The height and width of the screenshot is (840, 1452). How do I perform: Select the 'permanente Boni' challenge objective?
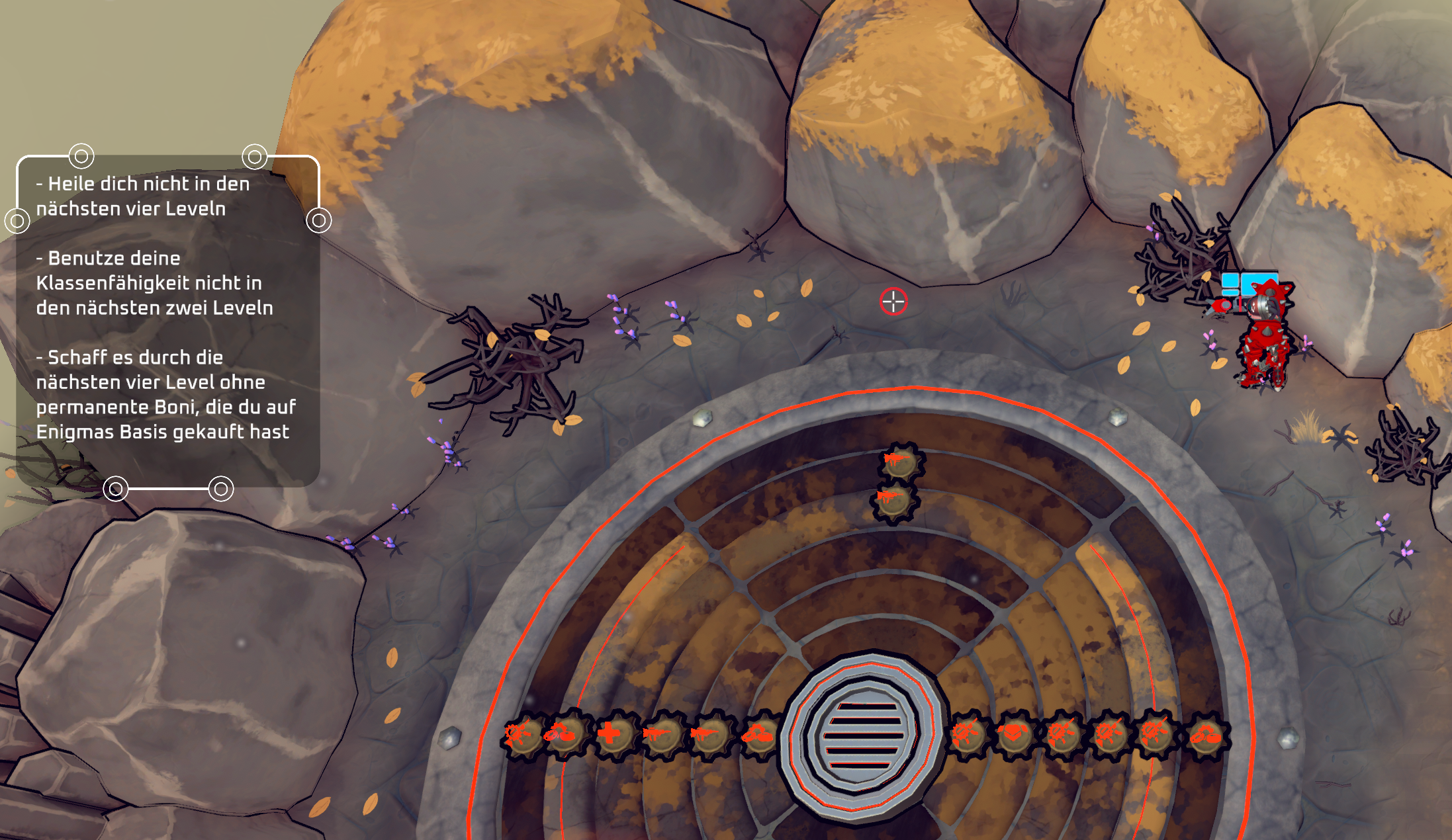point(165,394)
